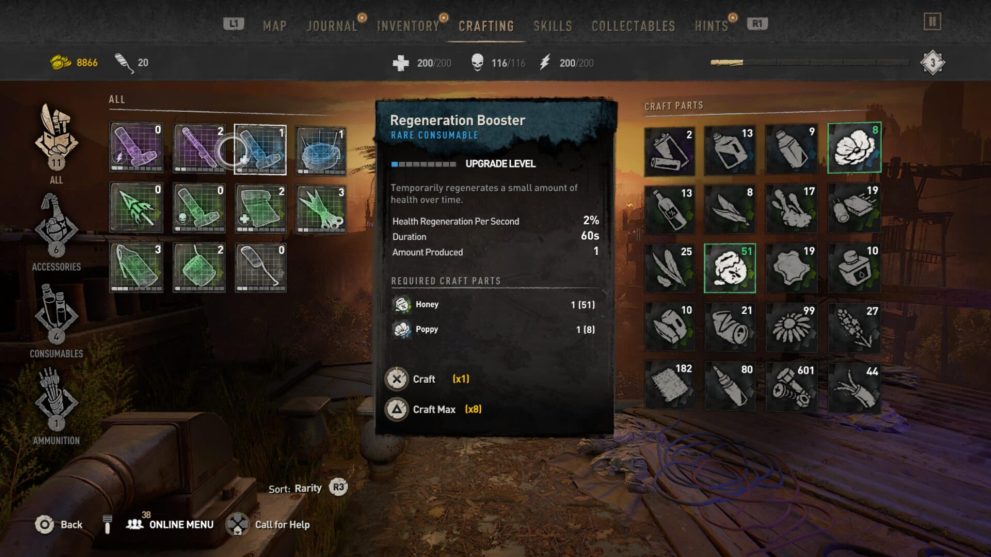This screenshot has width=991, height=557.
Task: Select the blue Regeneration Booster blueprint
Action: (x=260, y=150)
